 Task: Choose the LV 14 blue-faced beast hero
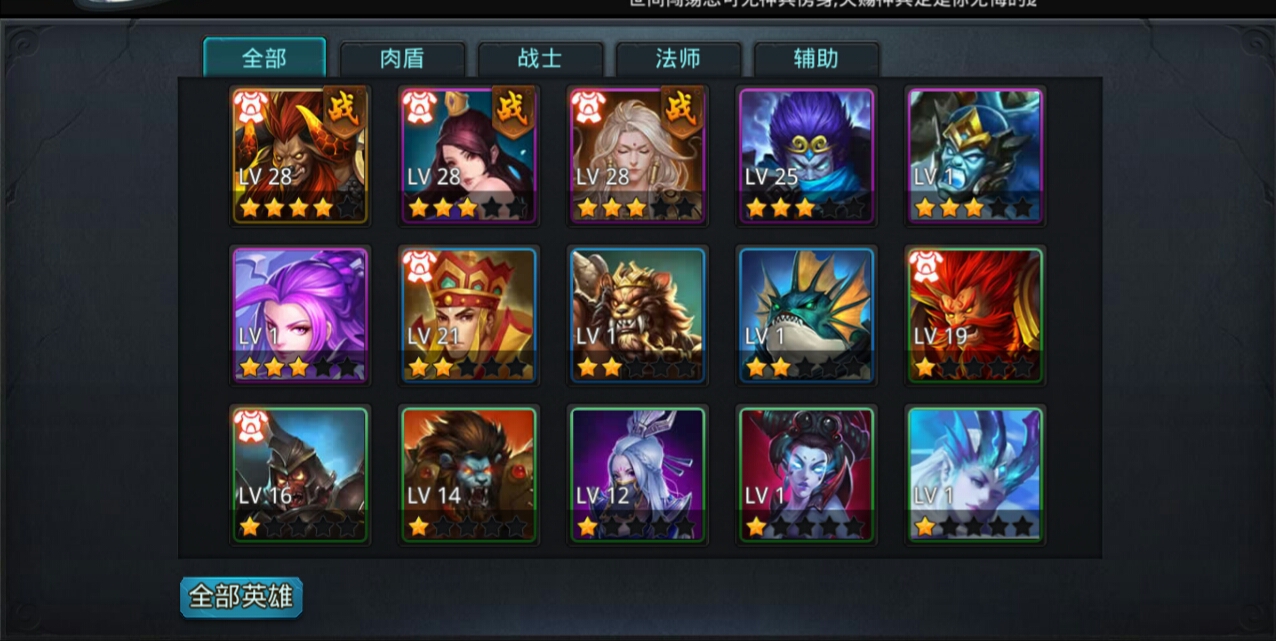click(x=469, y=474)
